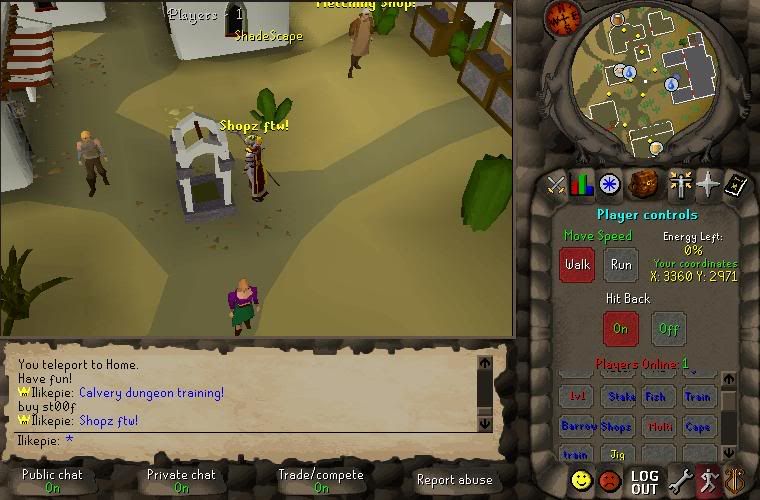Turn Hit Back Off
This screenshot has width=760, height=500.
pyautogui.click(x=669, y=328)
